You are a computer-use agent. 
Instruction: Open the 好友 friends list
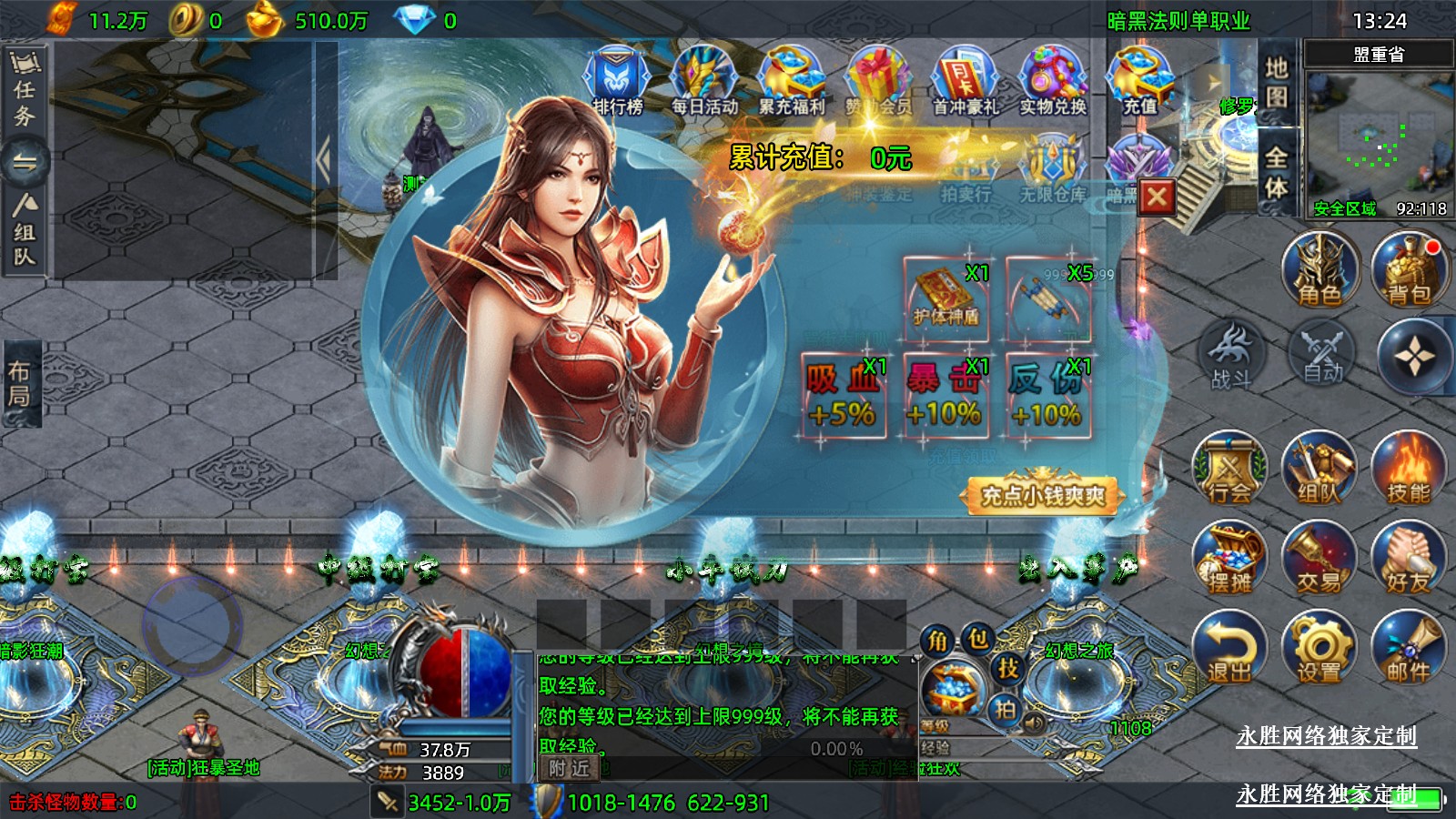click(1409, 558)
